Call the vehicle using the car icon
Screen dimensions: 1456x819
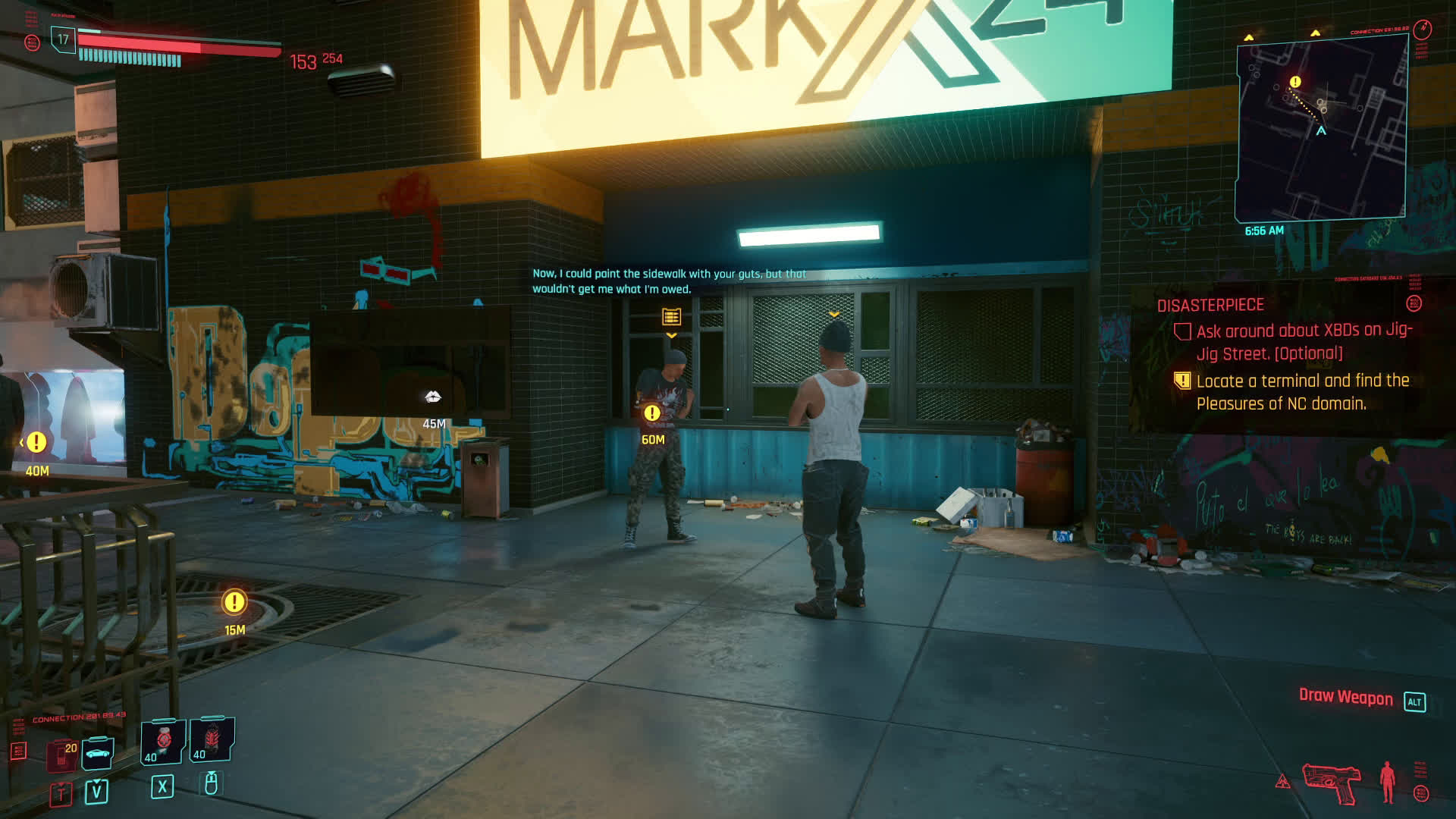[97, 752]
